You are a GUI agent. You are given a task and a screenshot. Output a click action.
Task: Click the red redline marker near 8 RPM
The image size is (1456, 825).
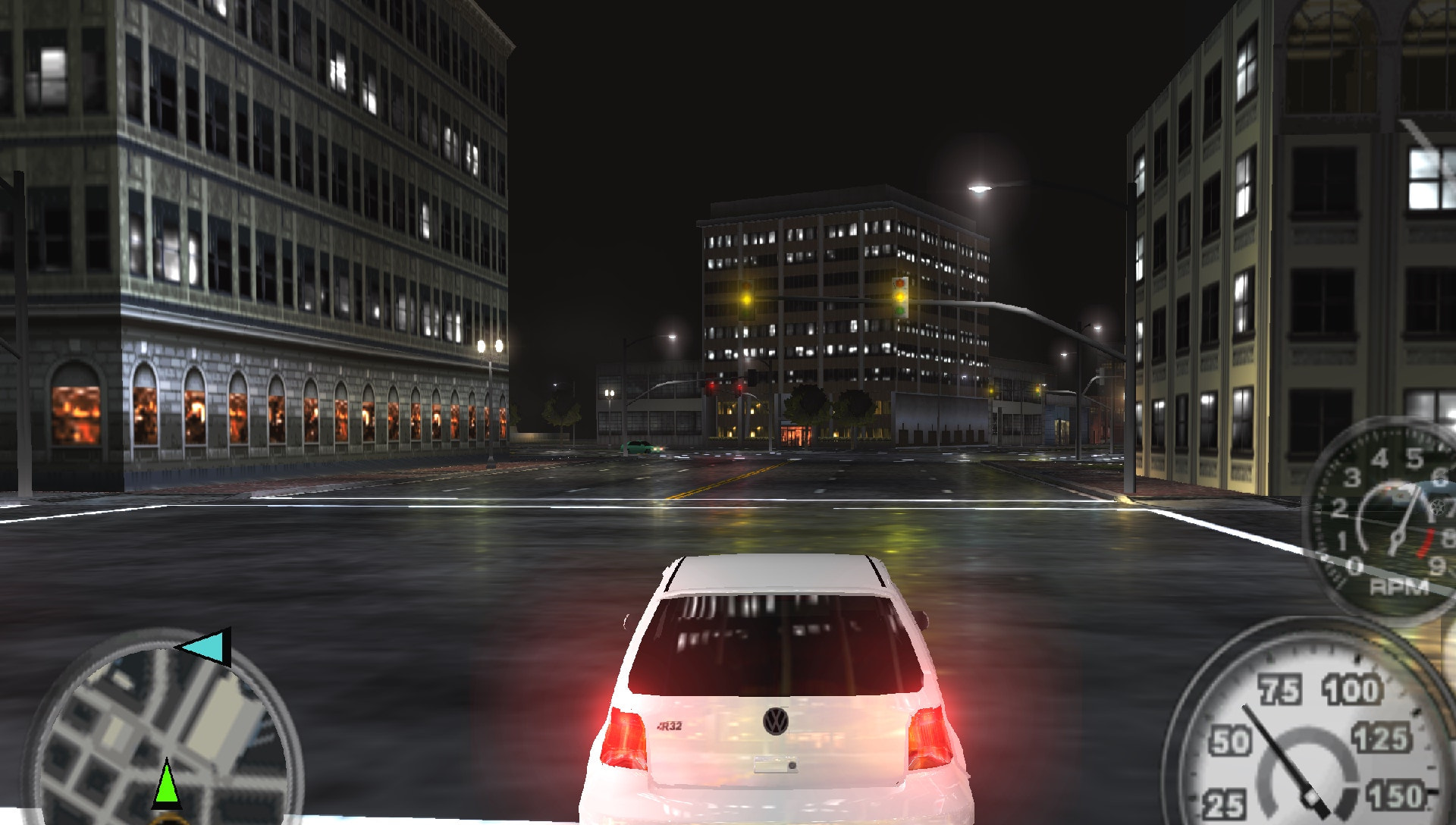point(1425,542)
